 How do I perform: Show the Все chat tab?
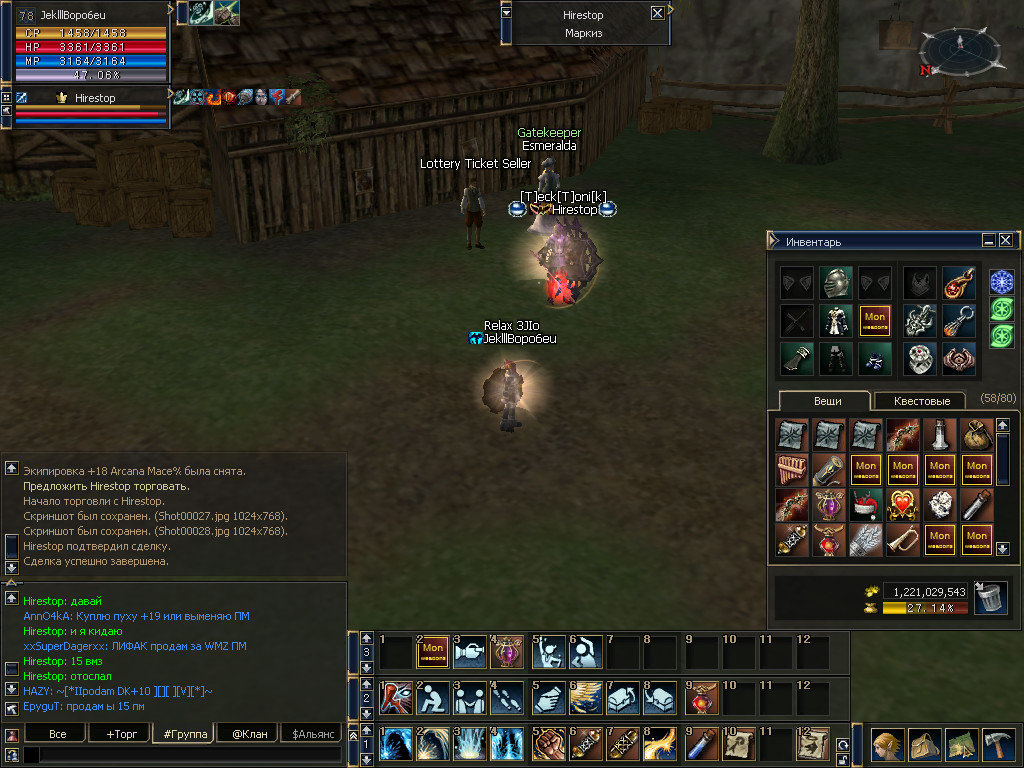[x=57, y=734]
